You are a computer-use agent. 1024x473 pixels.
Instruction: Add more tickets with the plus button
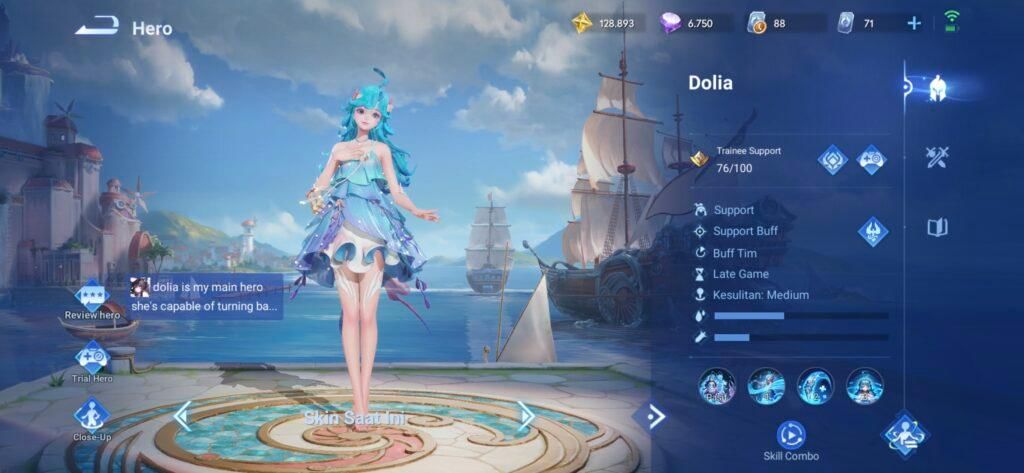914,23
